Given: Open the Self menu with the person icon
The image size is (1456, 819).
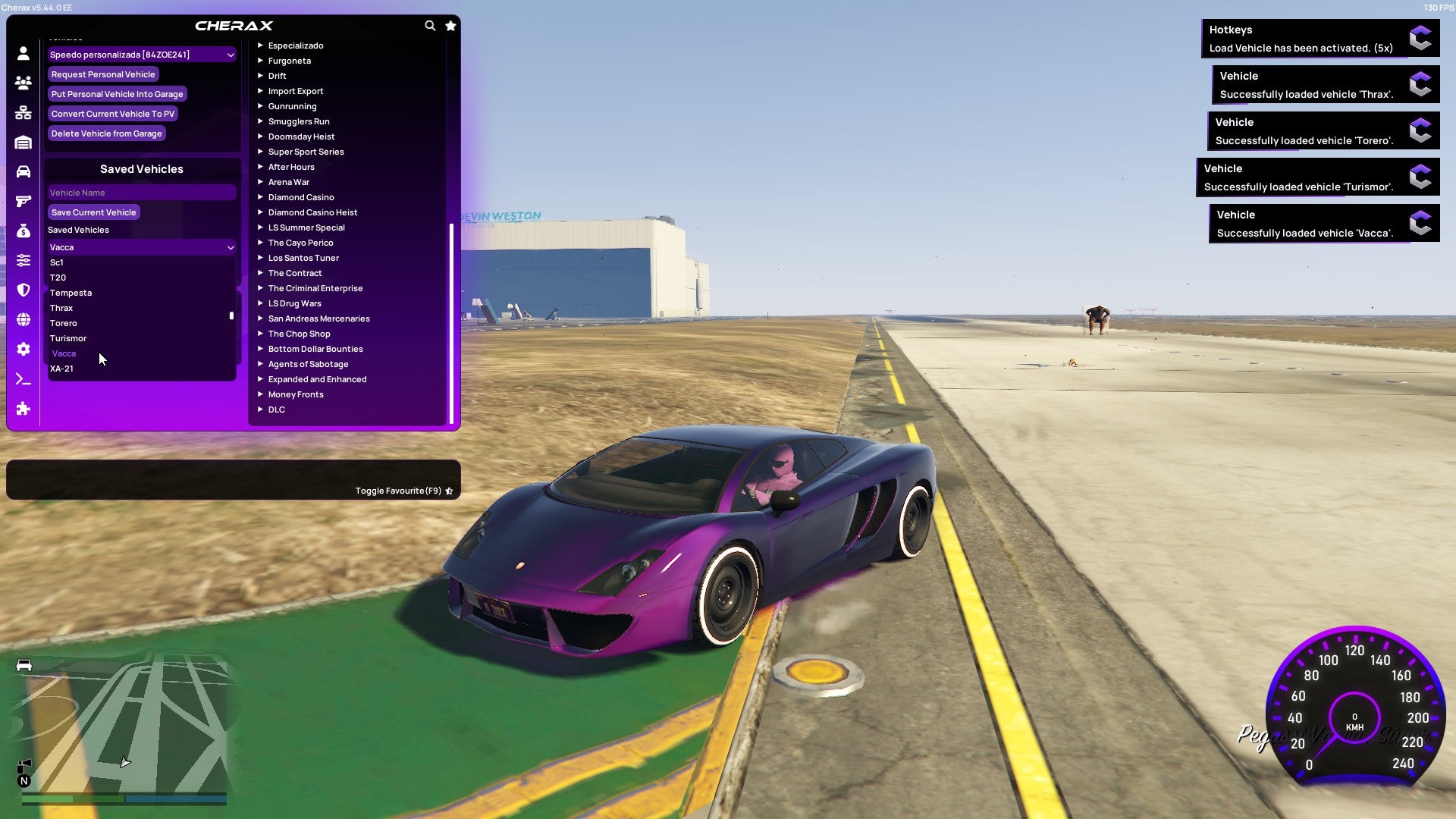Looking at the screenshot, I should [23, 53].
